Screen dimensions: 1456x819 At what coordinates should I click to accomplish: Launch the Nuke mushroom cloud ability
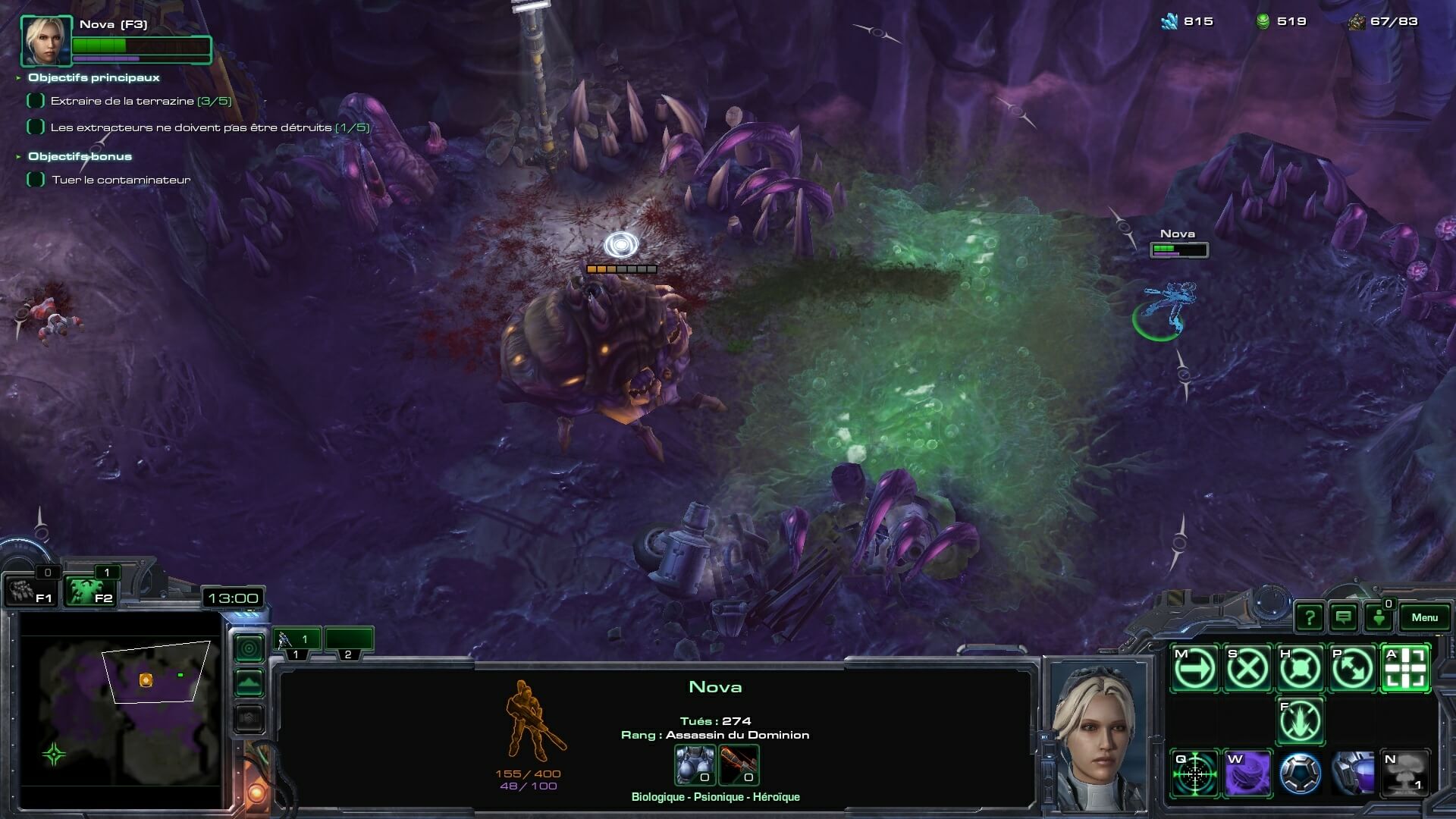click(1406, 773)
